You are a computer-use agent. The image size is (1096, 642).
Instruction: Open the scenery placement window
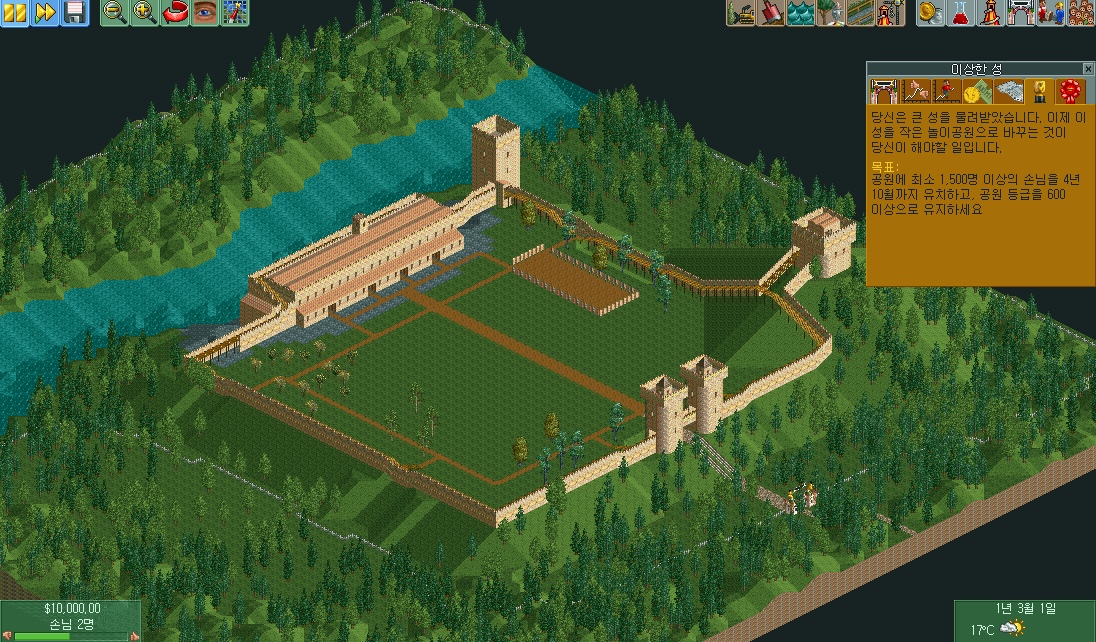click(831, 13)
